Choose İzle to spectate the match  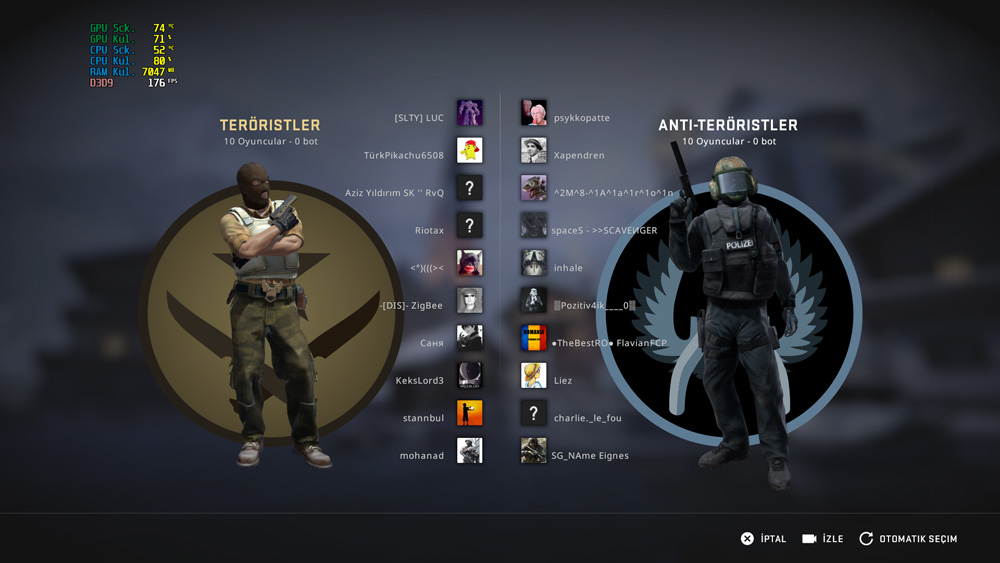tap(823, 539)
